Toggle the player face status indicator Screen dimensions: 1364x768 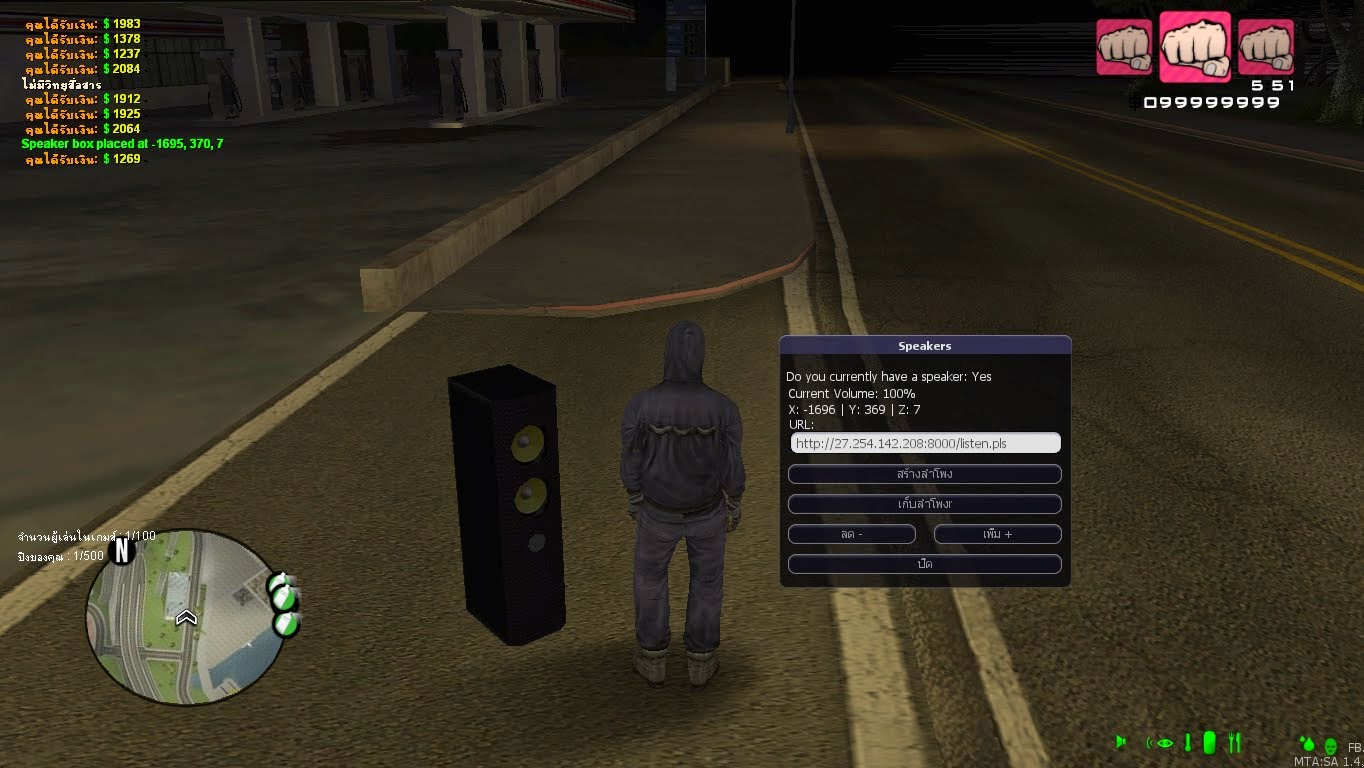click(x=1332, y=746)
